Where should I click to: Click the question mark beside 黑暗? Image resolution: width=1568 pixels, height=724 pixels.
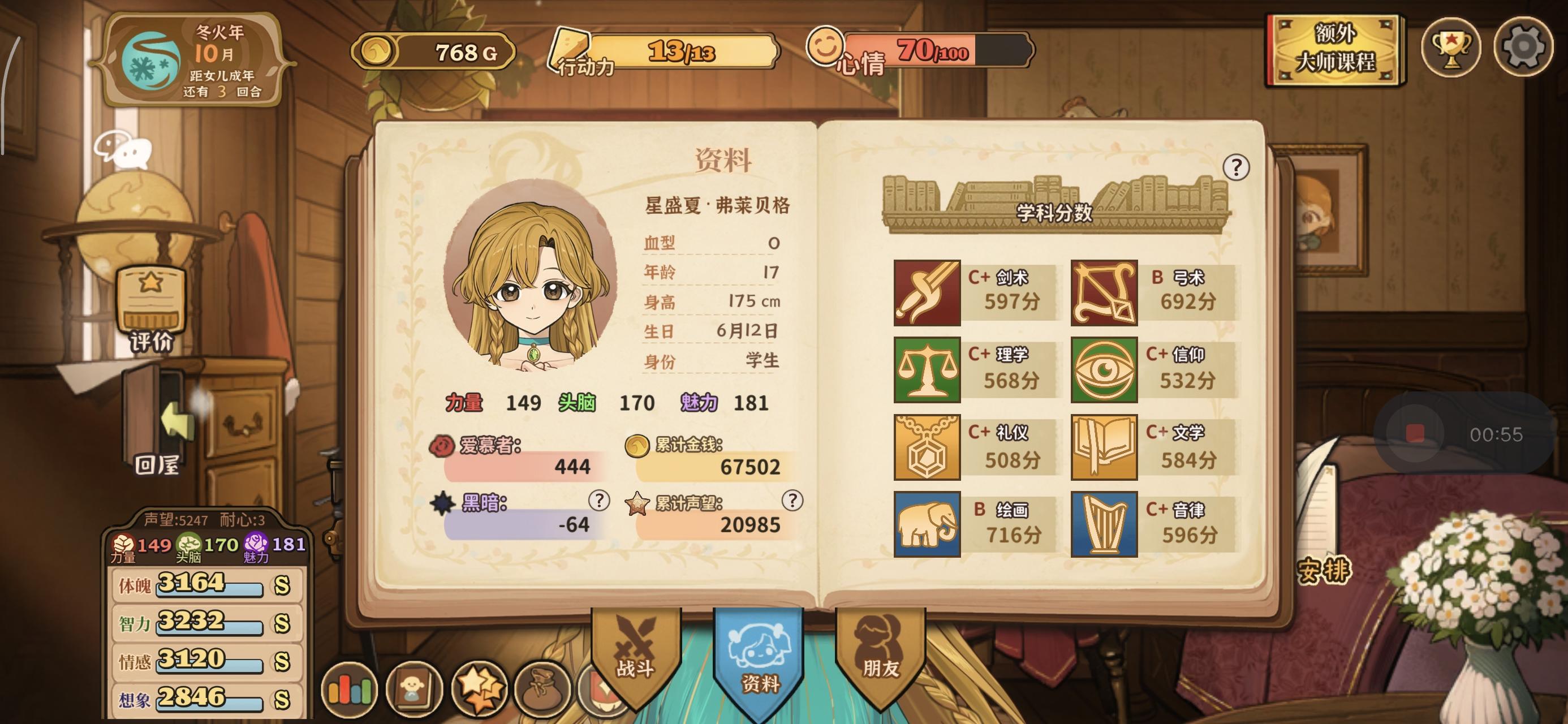(600, 503)
